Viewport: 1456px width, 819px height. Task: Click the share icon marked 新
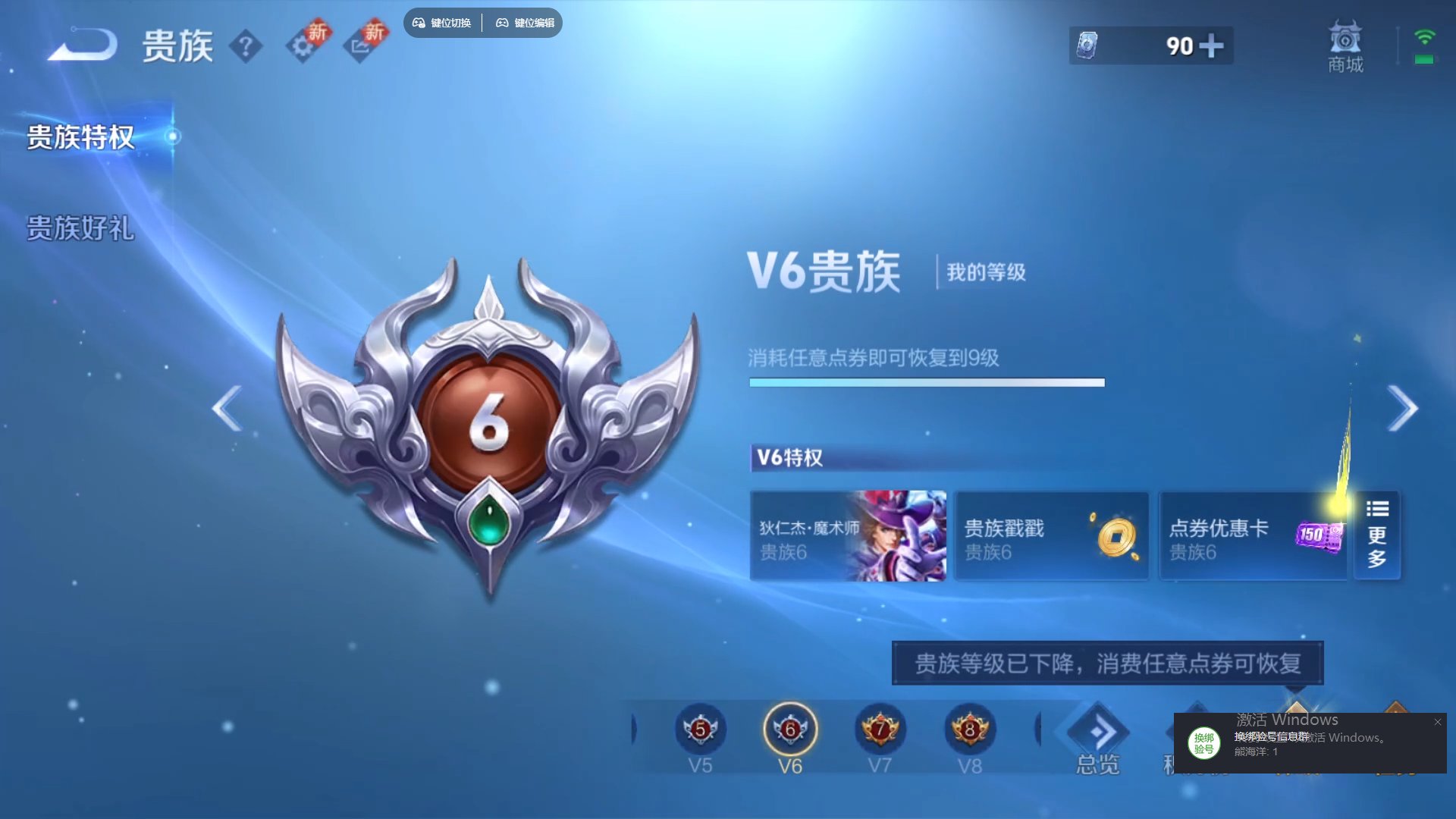coord(364,45)
